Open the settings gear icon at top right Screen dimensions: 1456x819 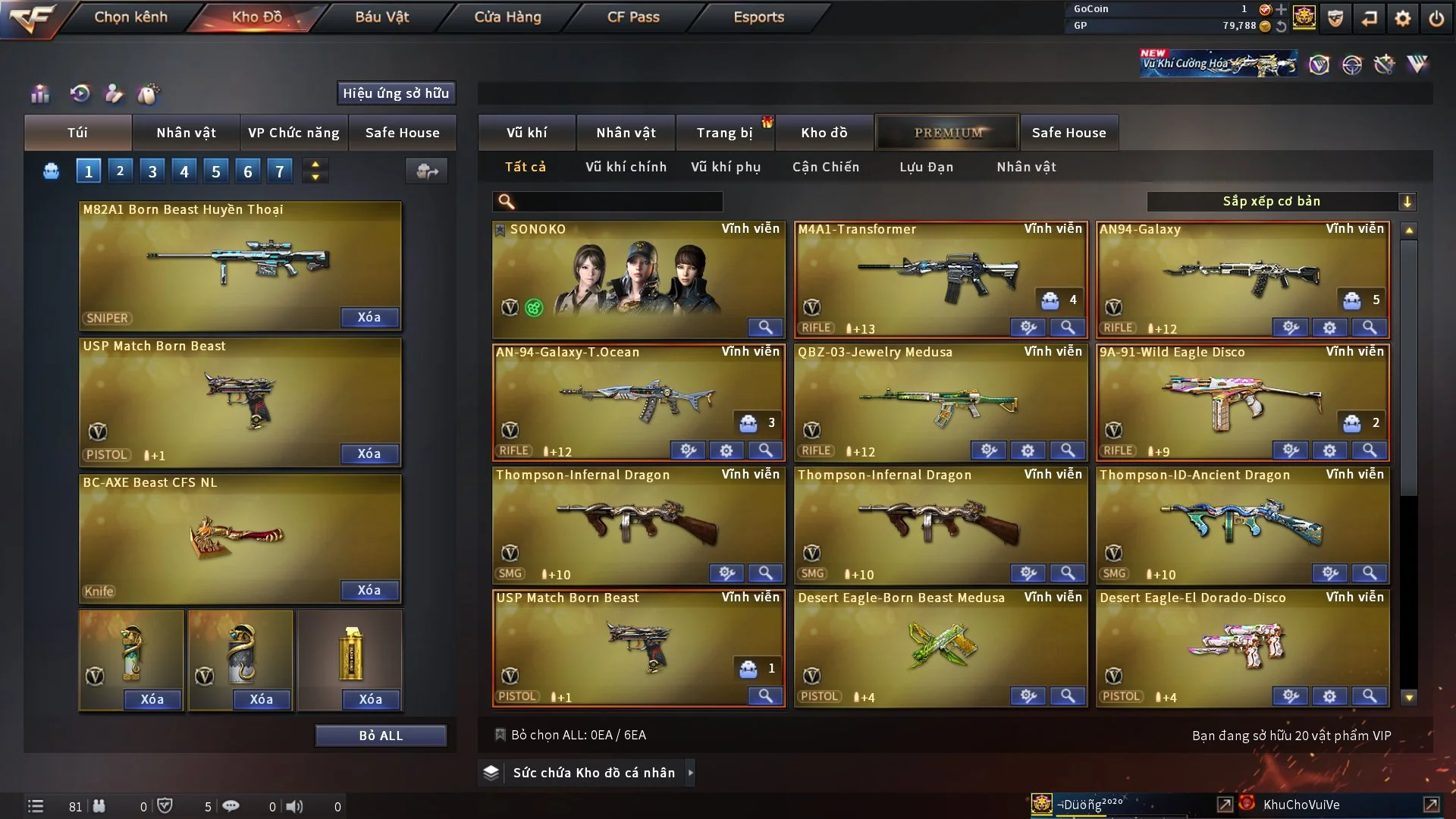[1404, 18]
